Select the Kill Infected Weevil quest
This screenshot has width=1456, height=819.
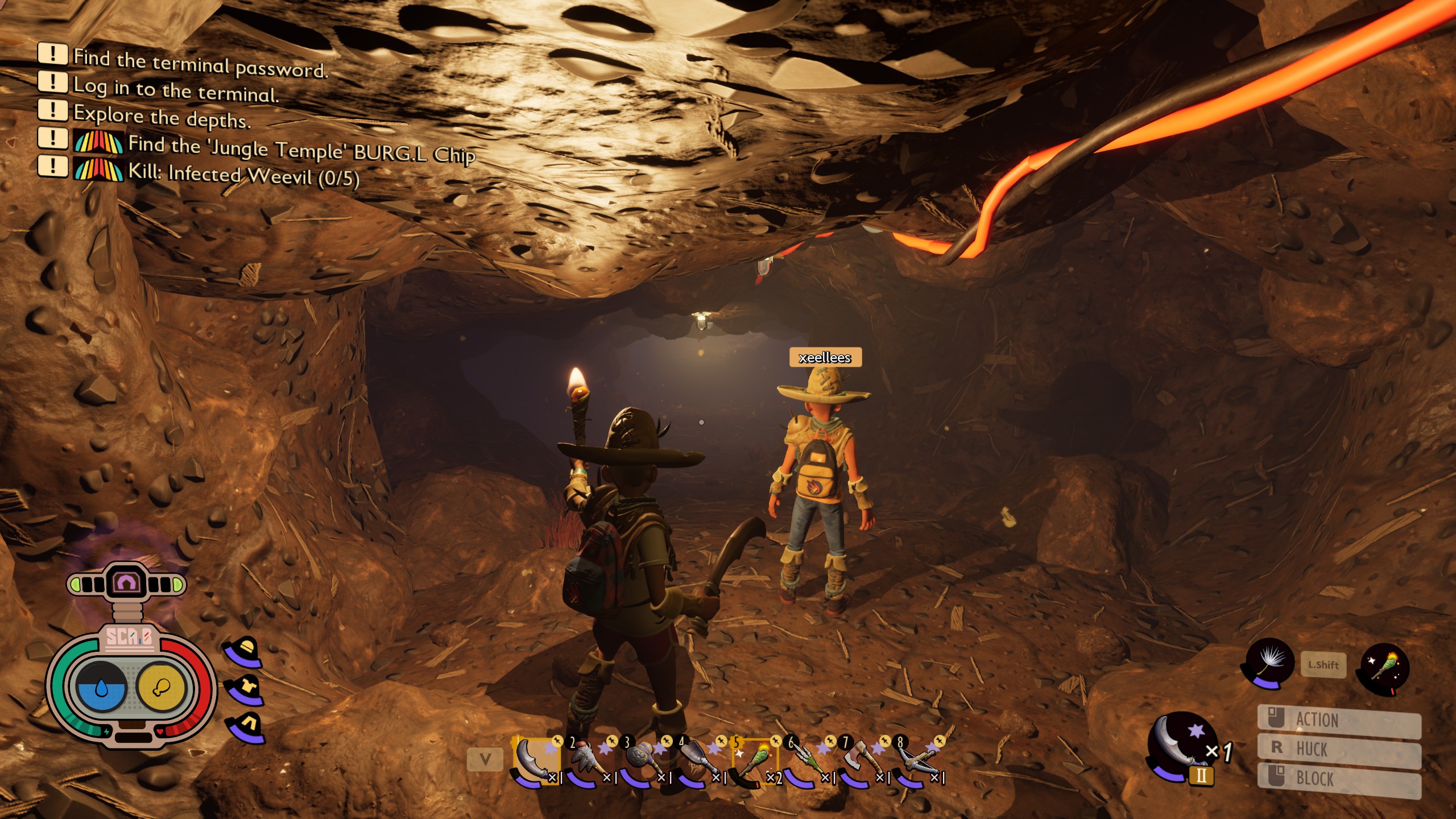[243, 174]
